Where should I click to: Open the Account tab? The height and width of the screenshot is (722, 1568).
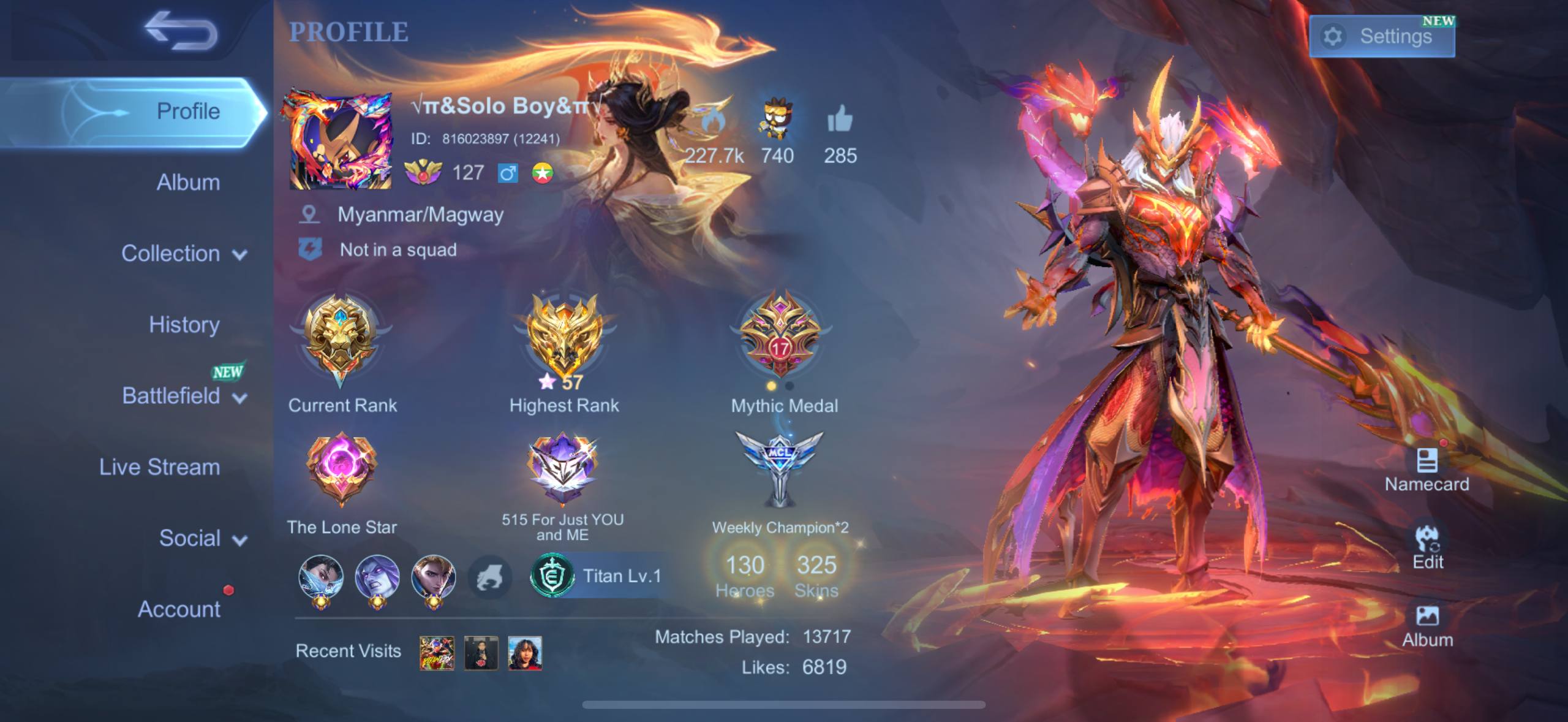coord(179,609)
